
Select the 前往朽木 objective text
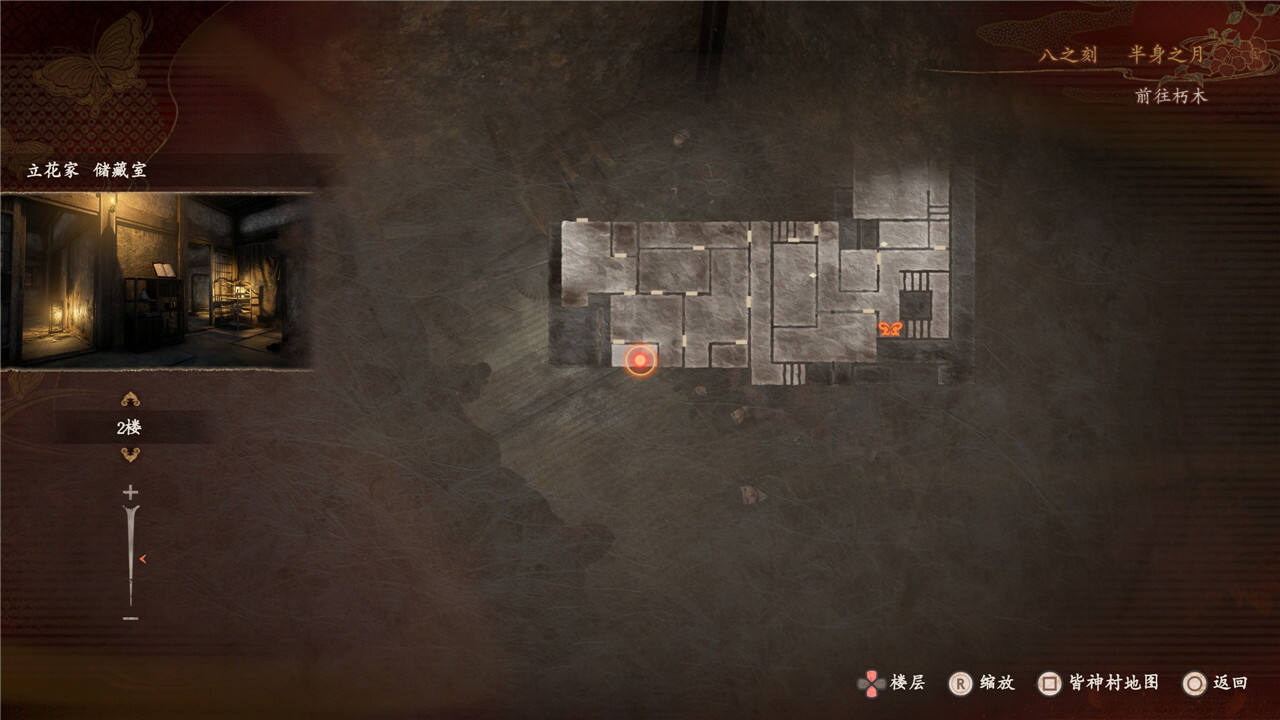[x=1171, y=96]
